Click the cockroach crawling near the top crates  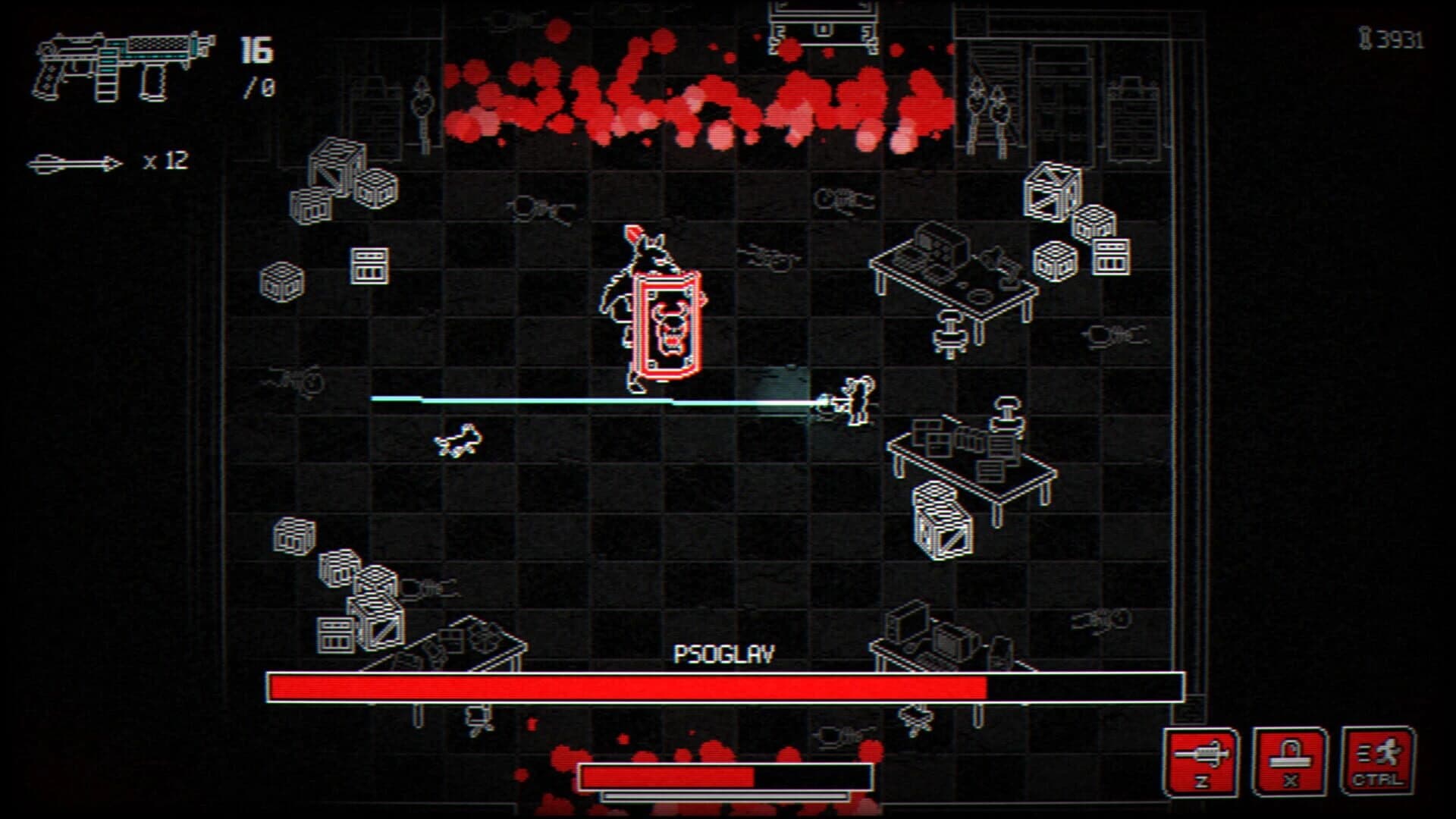click(538, 206)
